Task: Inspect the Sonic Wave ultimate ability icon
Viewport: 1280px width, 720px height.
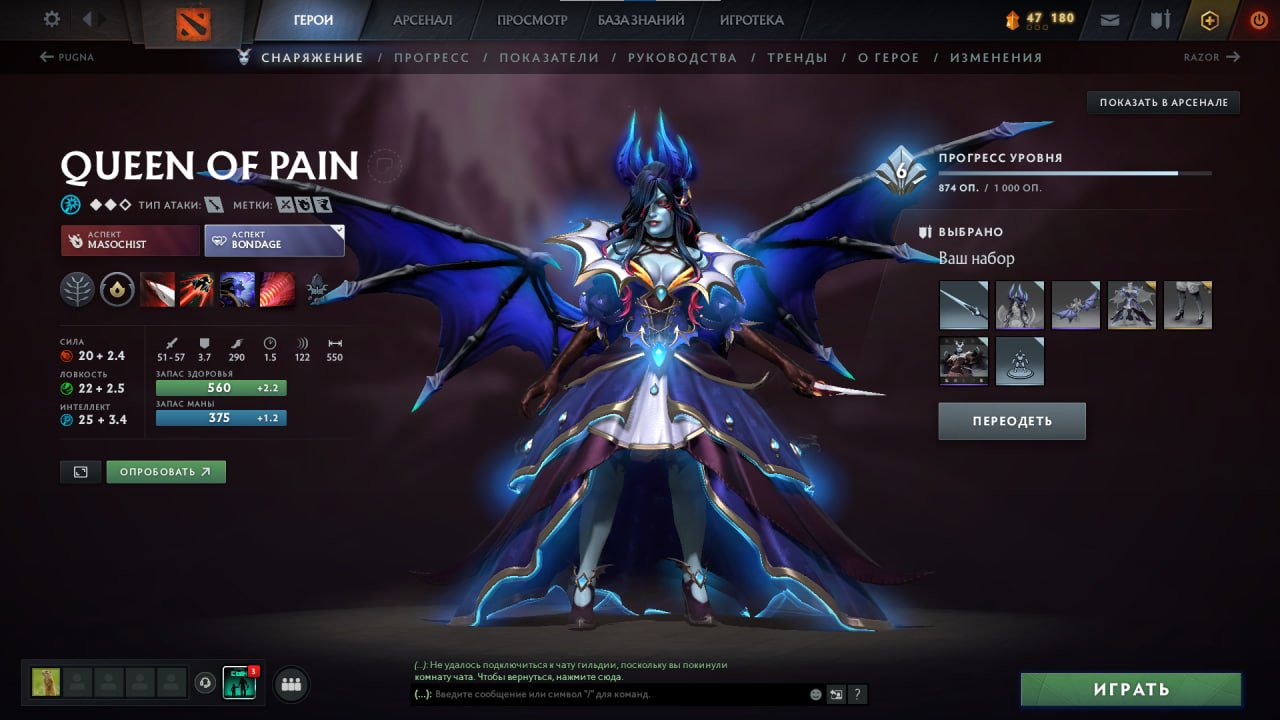Action: tap(277, 290)
